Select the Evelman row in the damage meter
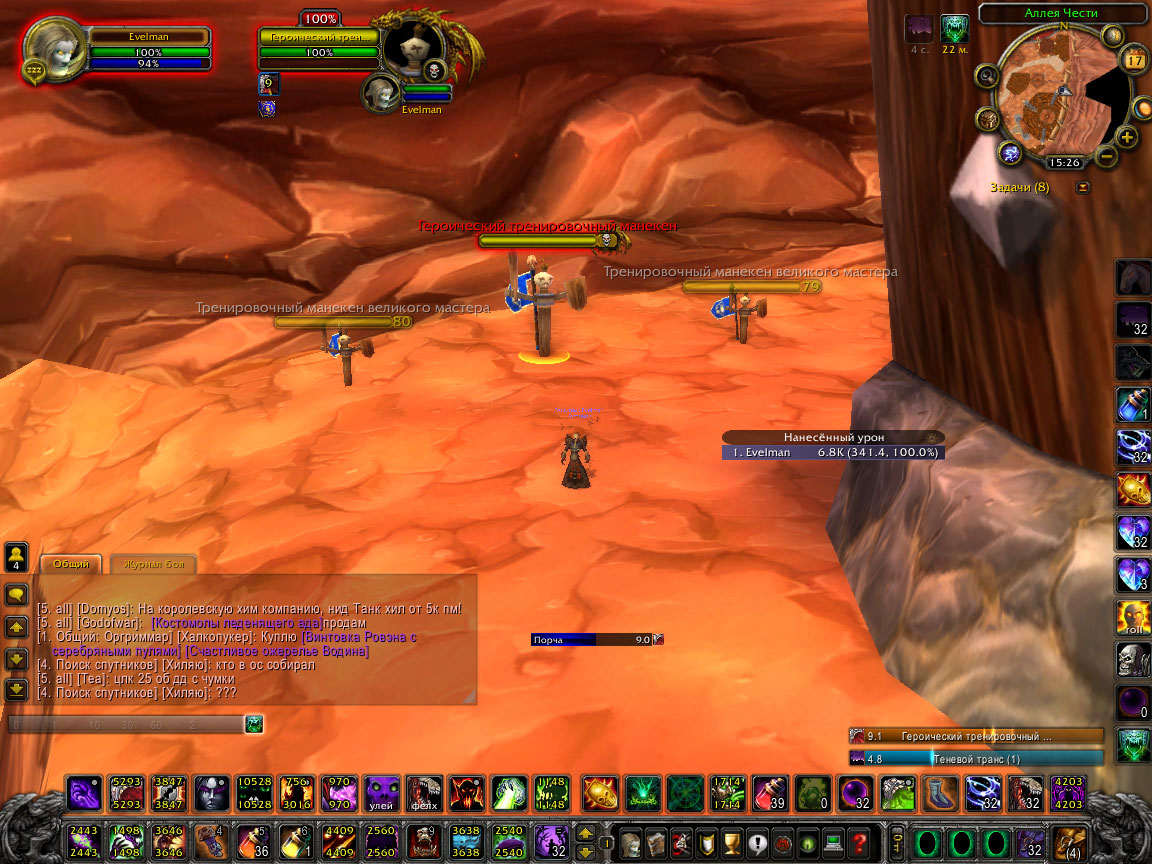Image resolution: width=1152 pixels, height=864 pixels. [x=832, y=453]
